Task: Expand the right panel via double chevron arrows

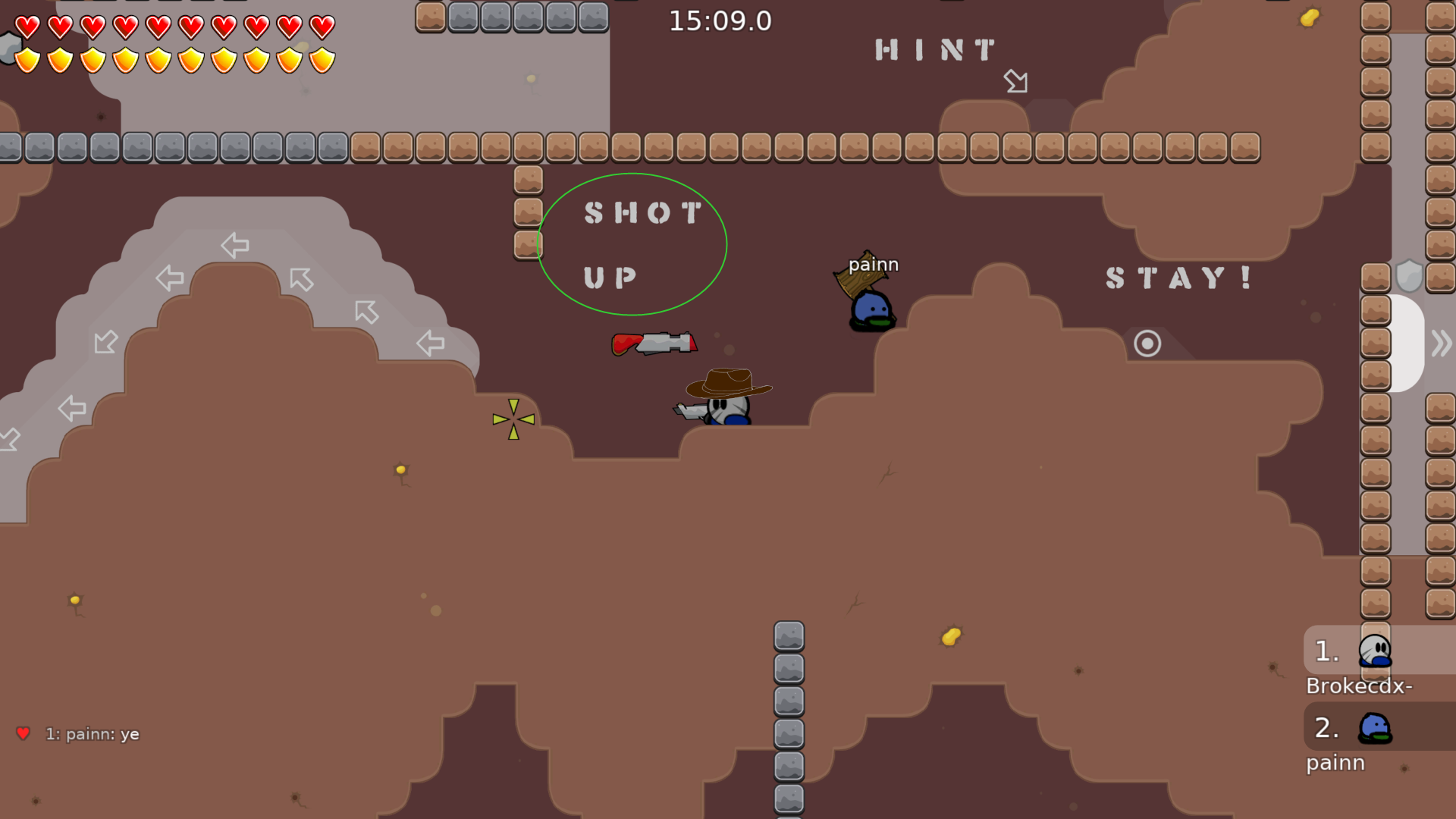Action: tap(1440, 343)
